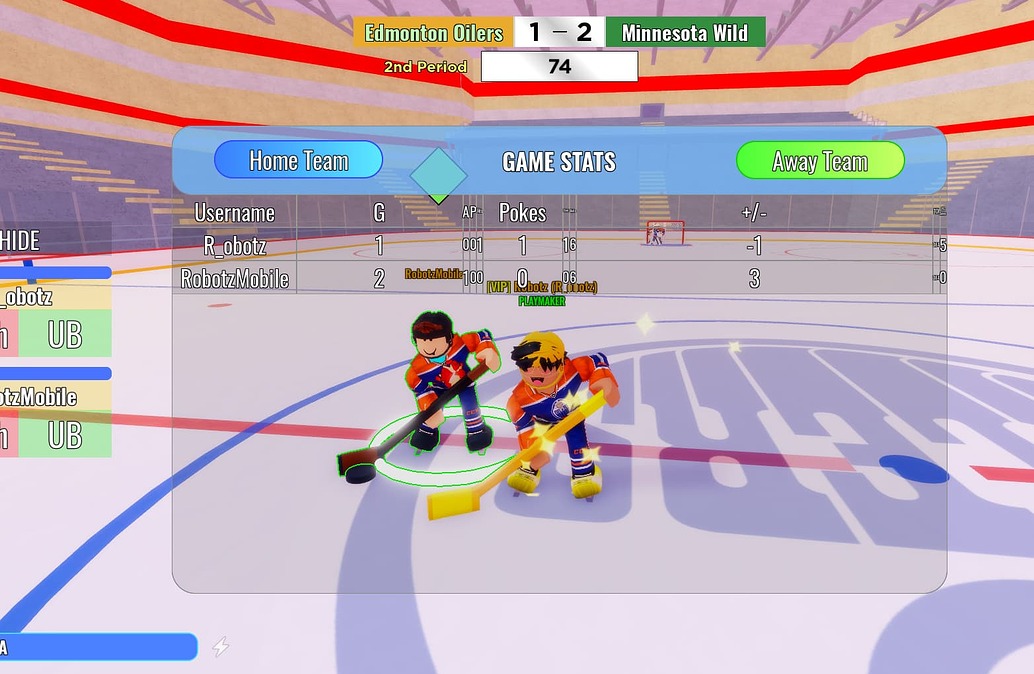1034x674 pixels.
Task: Click the UB button under R_obotz's side card
Action: pos(65,334)
